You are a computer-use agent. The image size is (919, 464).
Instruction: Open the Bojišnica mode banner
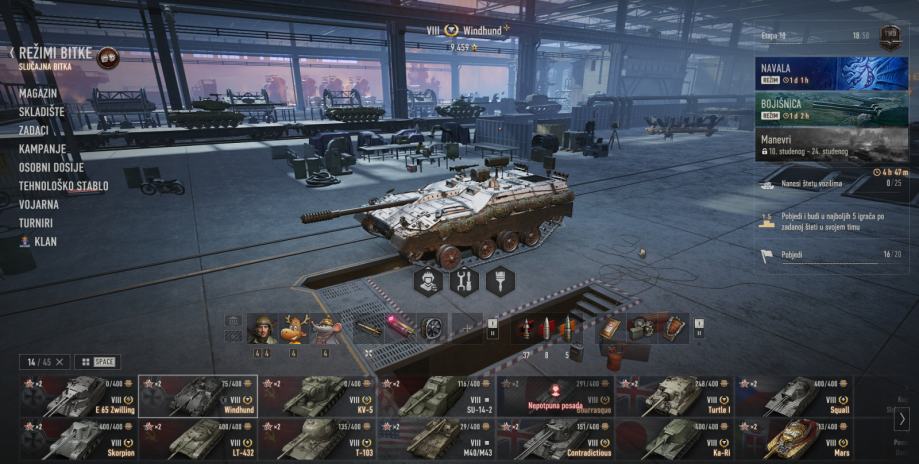(x=831, y=109)
